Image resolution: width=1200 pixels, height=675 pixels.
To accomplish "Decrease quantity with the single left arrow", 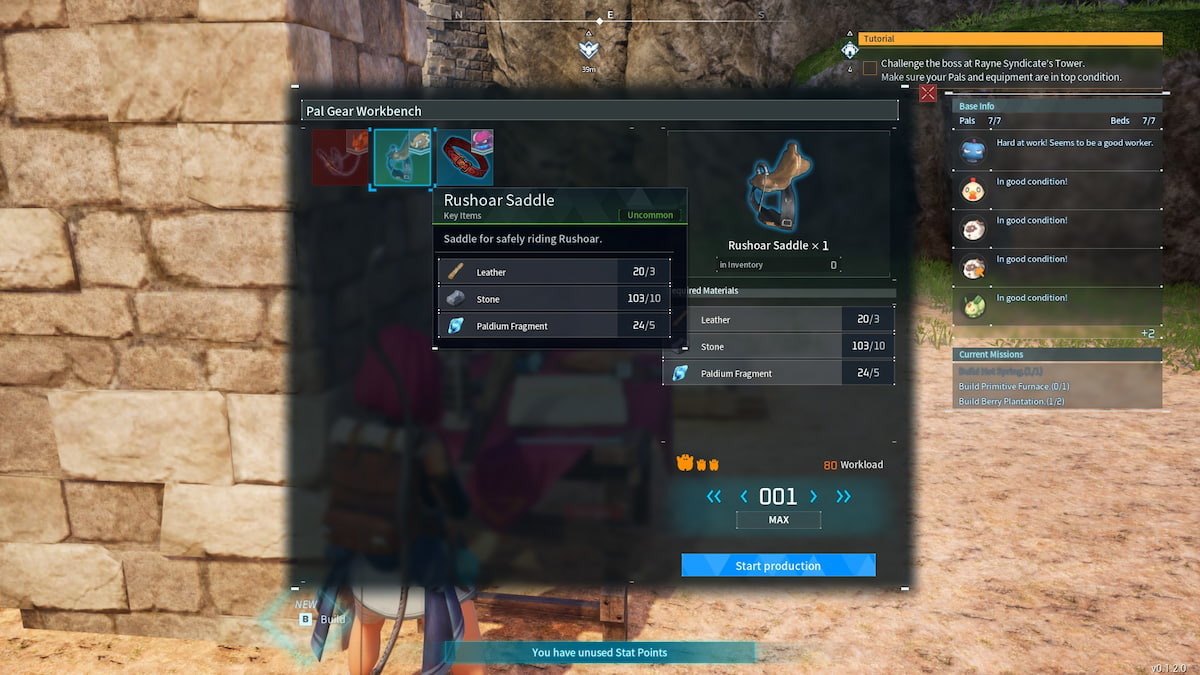I will [743, 496].
